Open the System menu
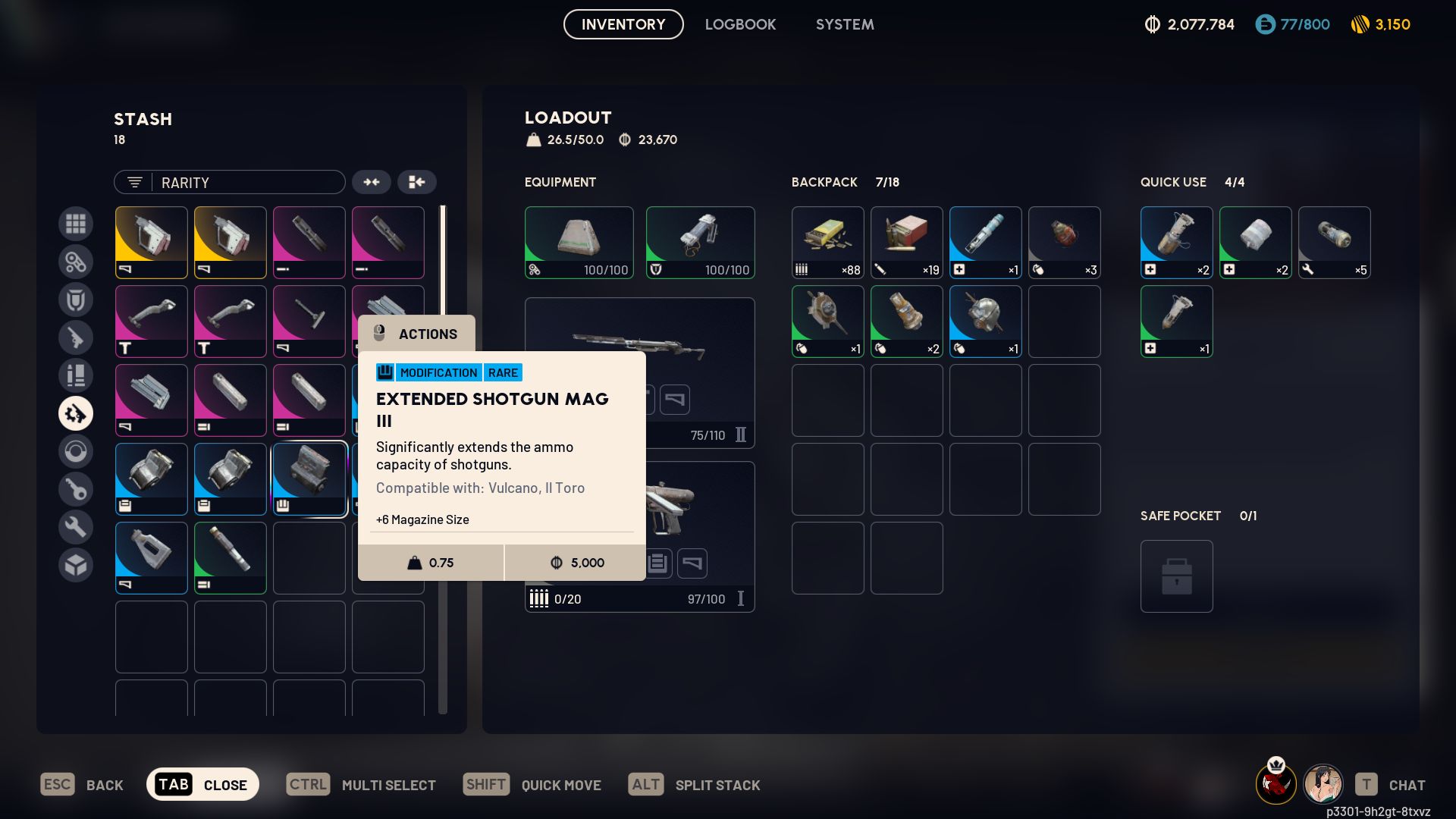Image resolution: width=1456 pixels, height=819 pixels. click(844, 24)
